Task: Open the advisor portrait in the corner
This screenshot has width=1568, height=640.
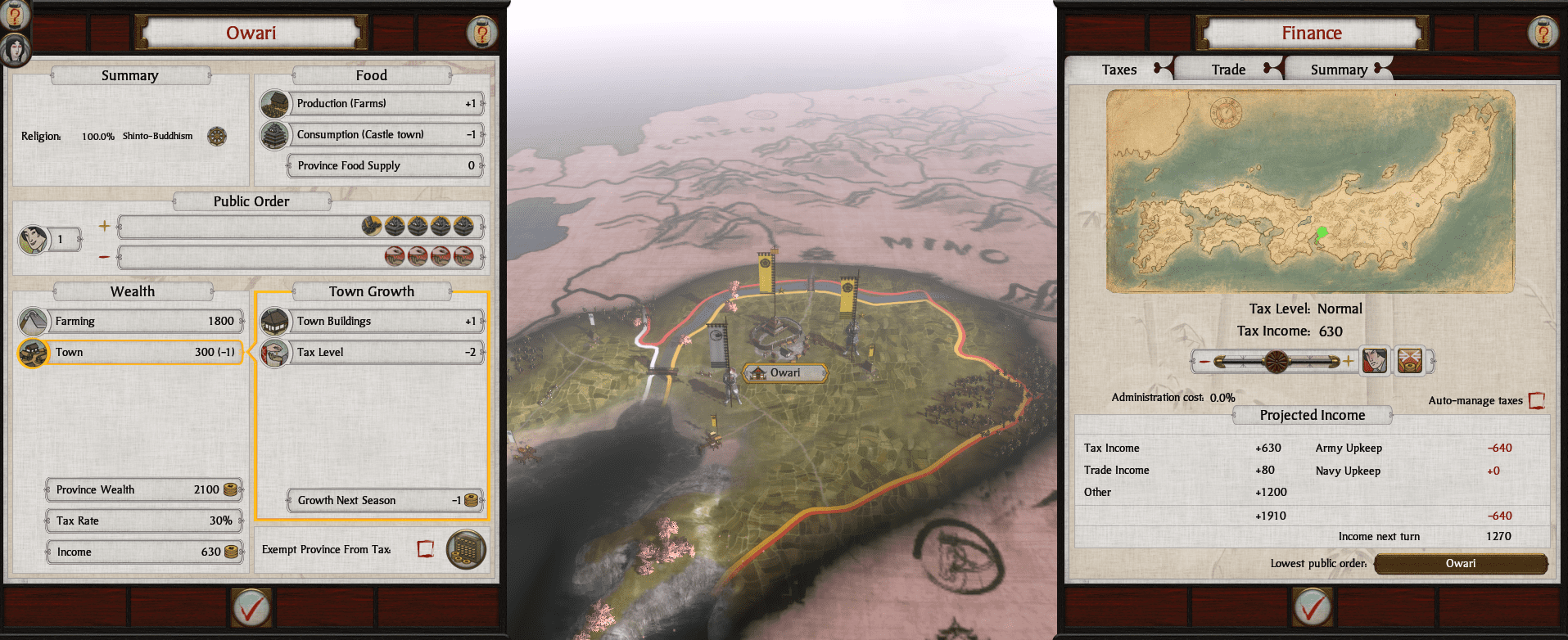Action: tap(16, 50)
